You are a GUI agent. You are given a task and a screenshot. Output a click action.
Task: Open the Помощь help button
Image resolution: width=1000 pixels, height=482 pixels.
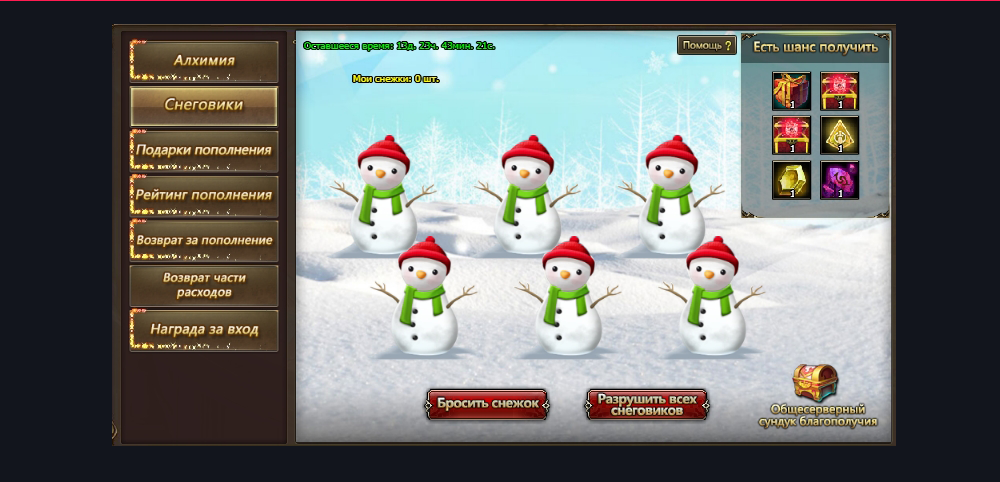click(707, 46)
